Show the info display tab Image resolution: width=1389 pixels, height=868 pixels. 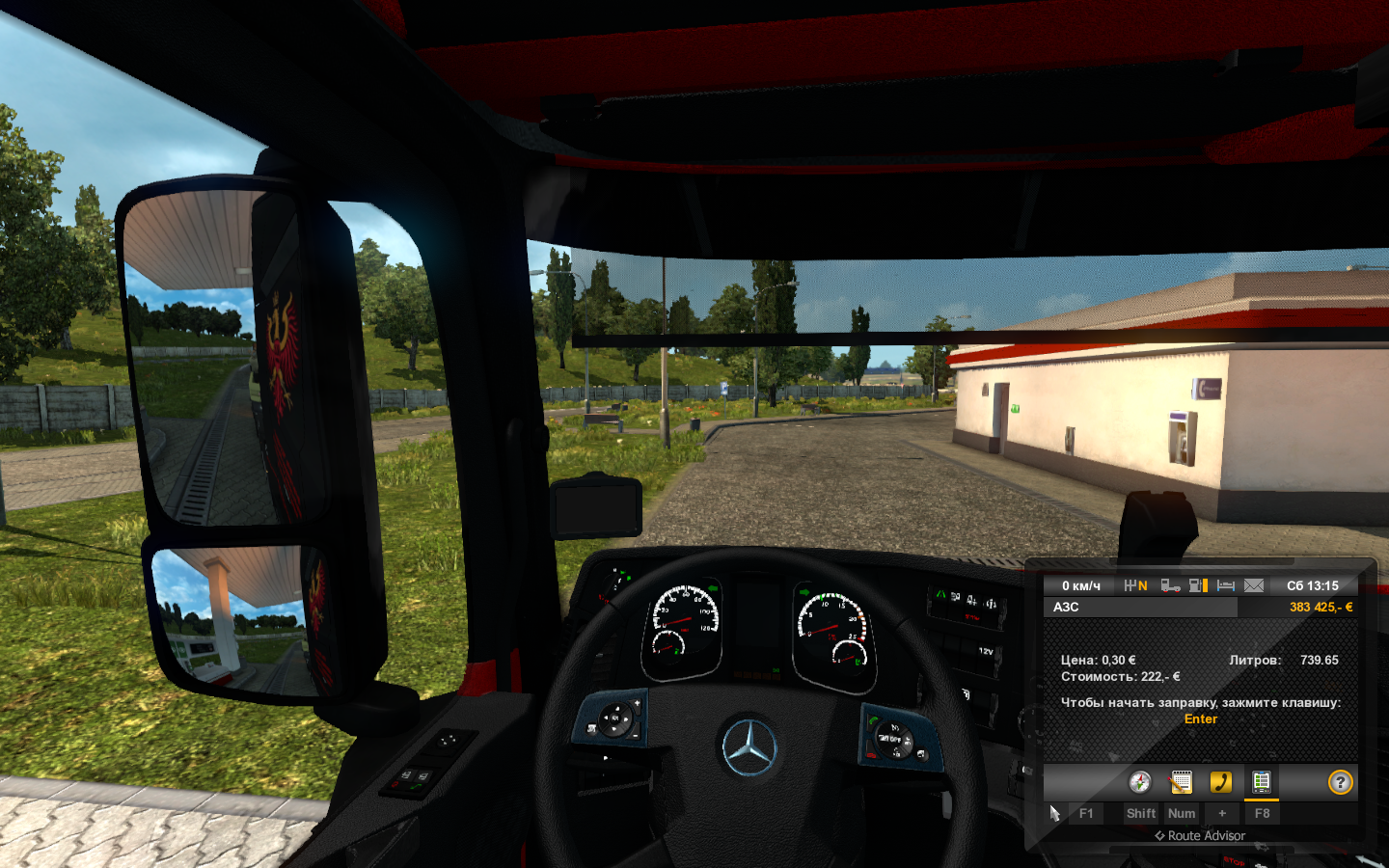(x=1261, y=782)
